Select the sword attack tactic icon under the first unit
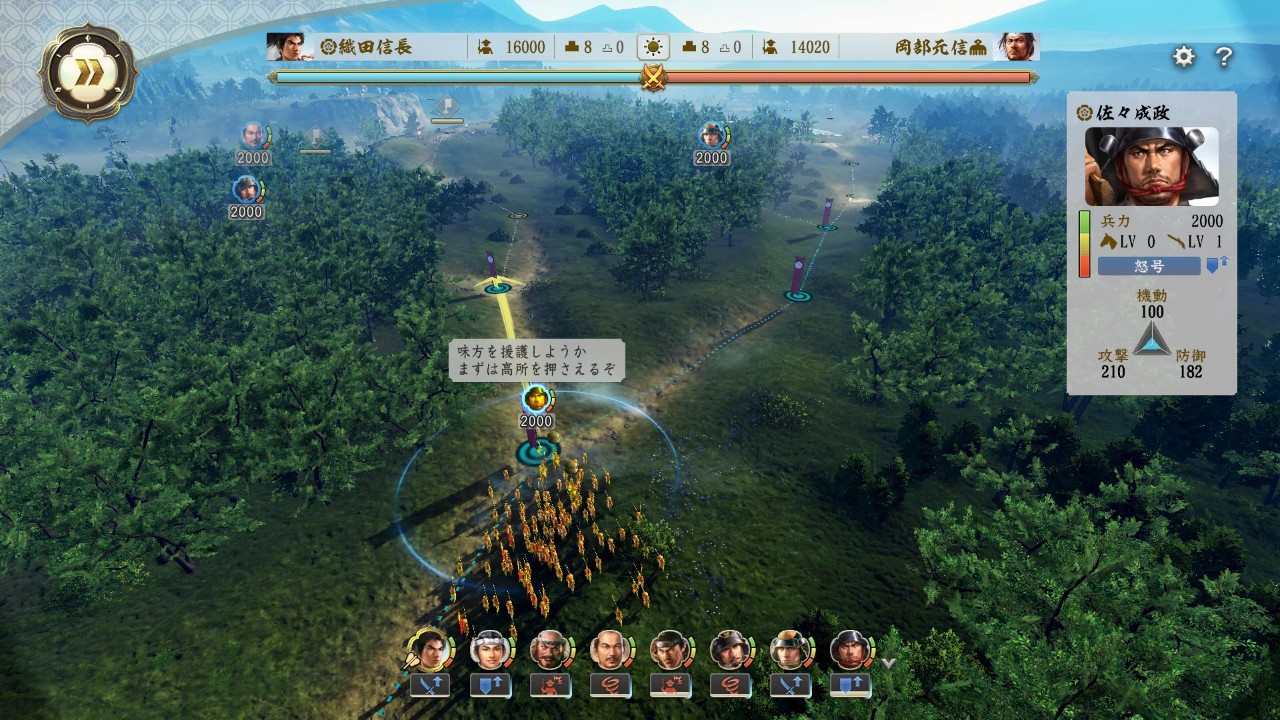Viewport: 1280px width, 720px height. [432, 686]
